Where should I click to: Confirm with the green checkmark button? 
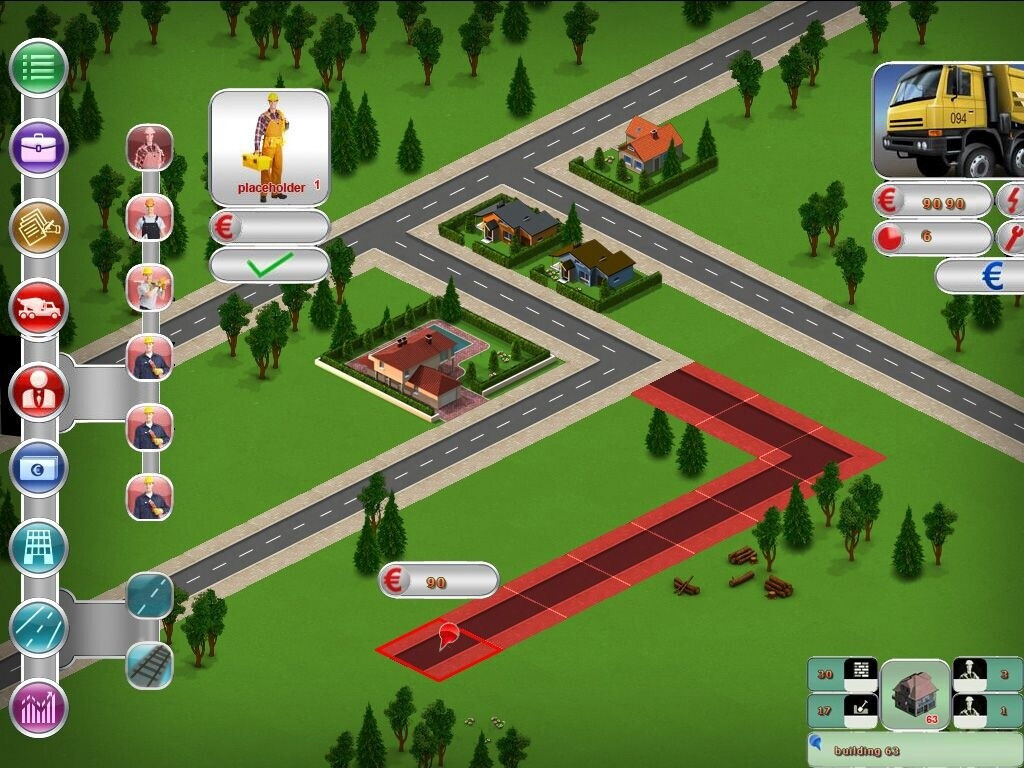click(x=270, y=265)
